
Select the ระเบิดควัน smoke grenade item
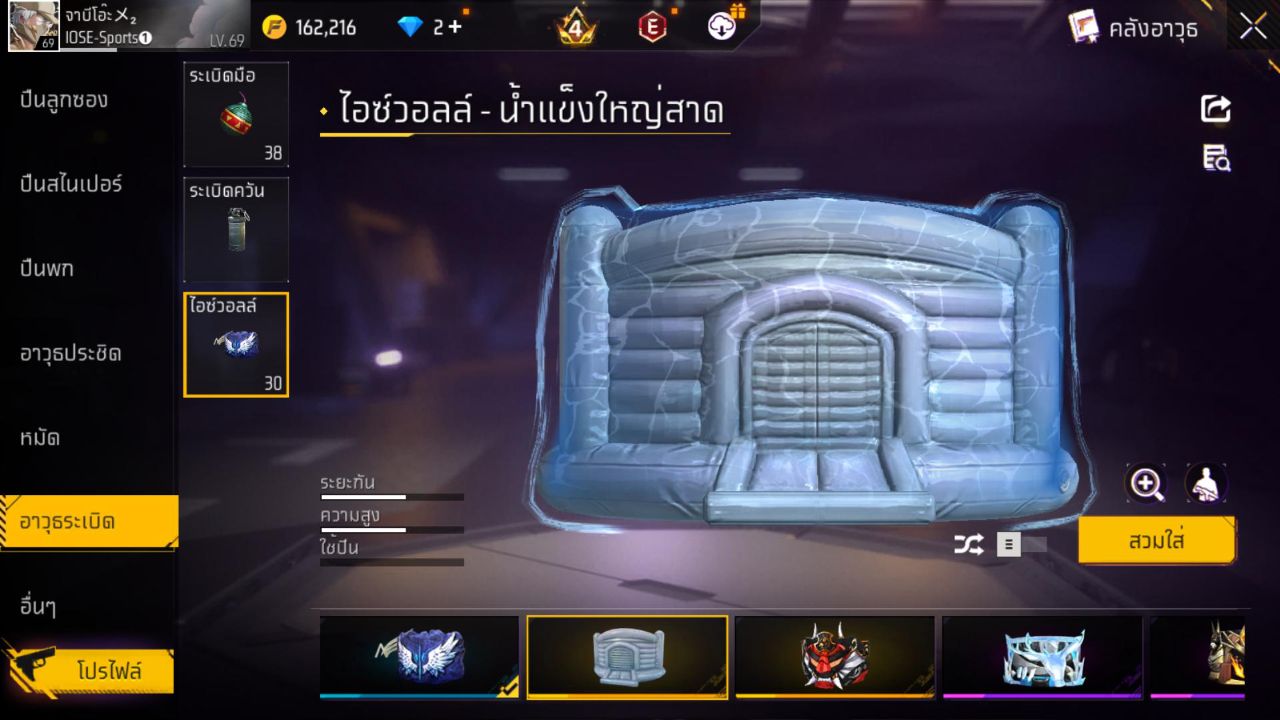point(236,229)
